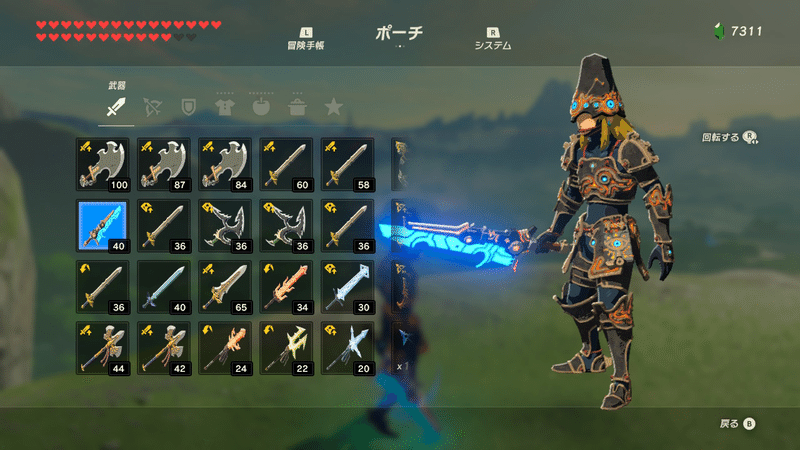Select the axe with attack 87
800x450 pixels.
(x=165, y=164)
